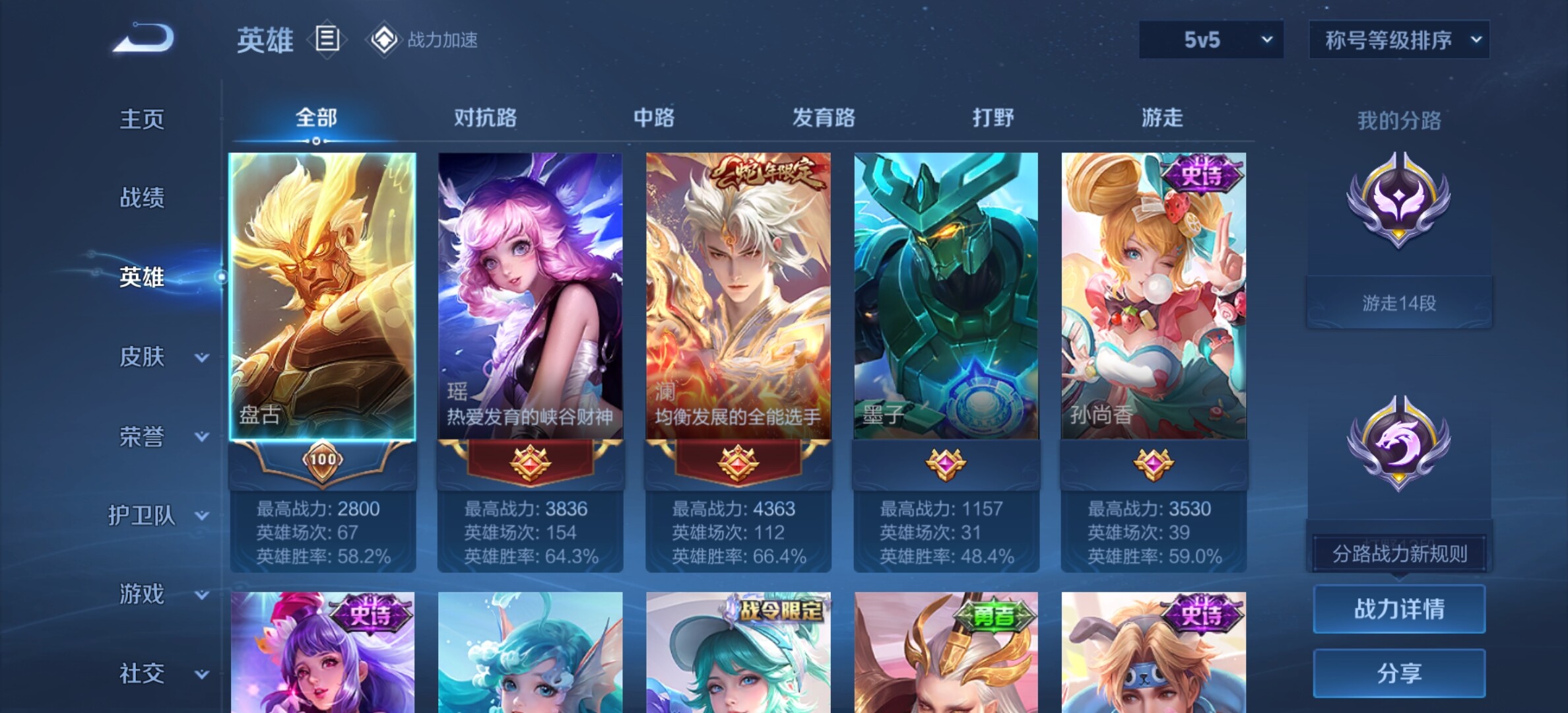Open the 5v5 mode dropdown
This screenshot has height=713, width=1568.
pos(1211,40)
